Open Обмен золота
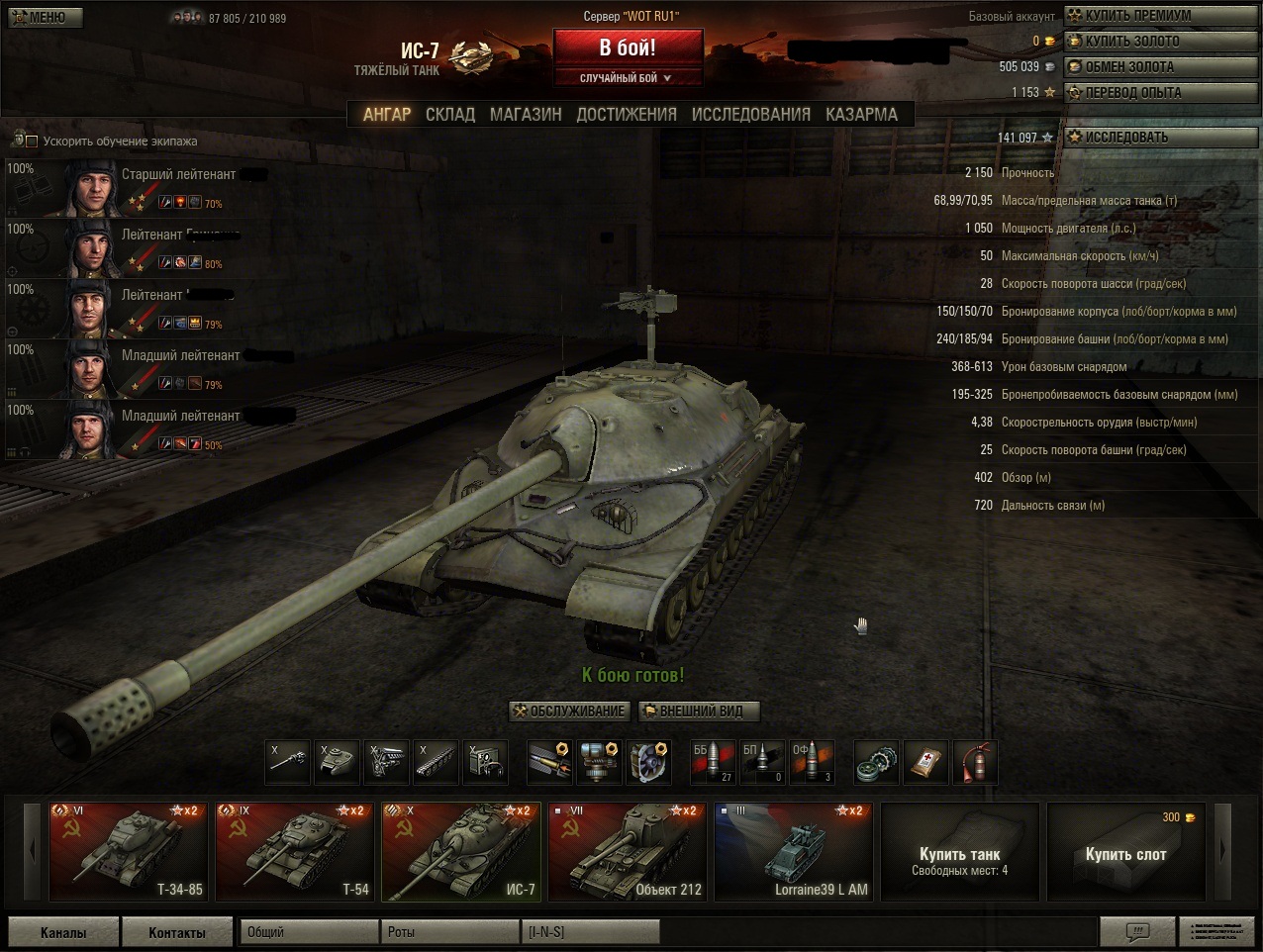This screenshot has height=952, width=1263. [x=1160, y=67]
